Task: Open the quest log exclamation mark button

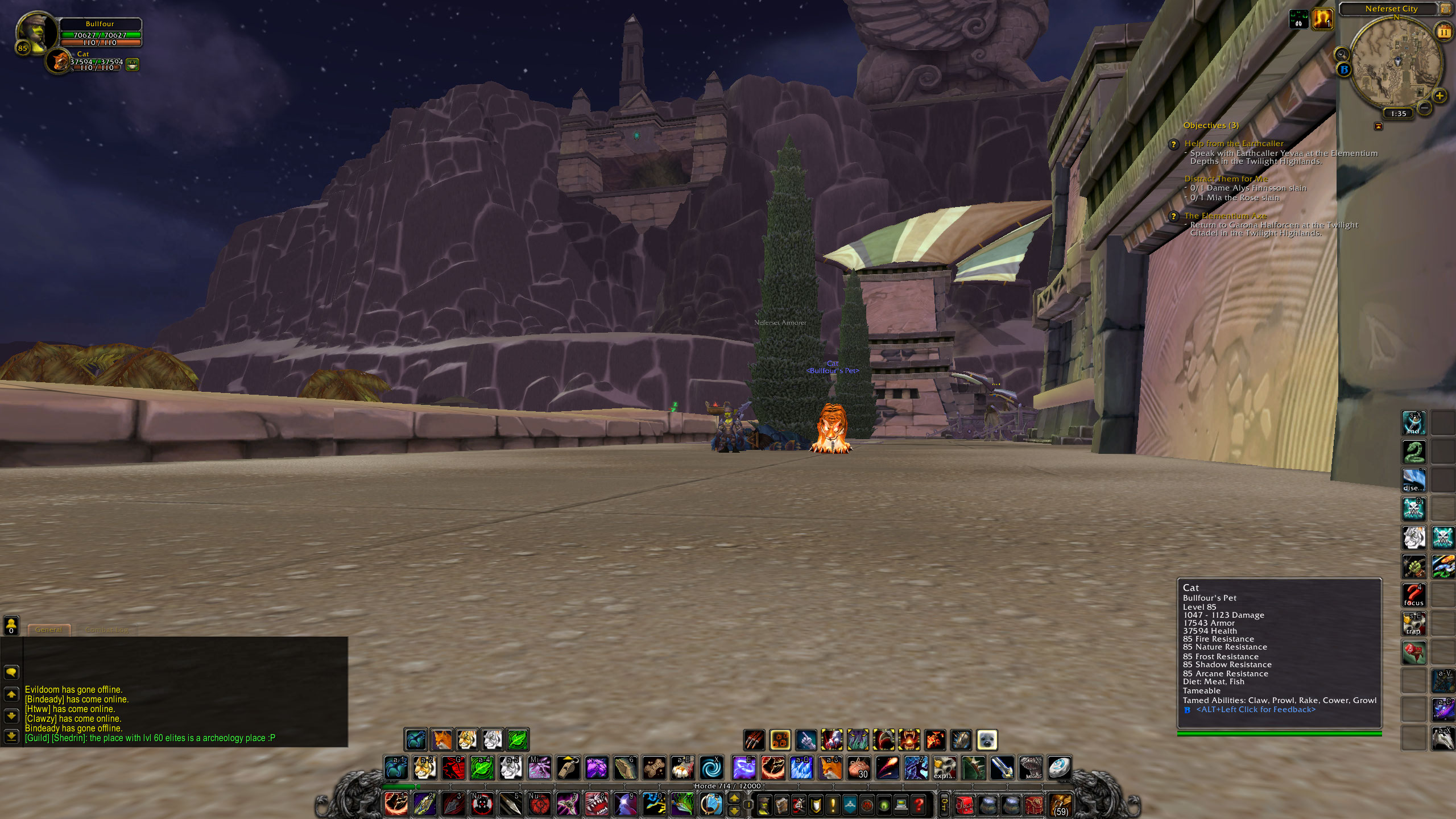Action: point(833,805)
